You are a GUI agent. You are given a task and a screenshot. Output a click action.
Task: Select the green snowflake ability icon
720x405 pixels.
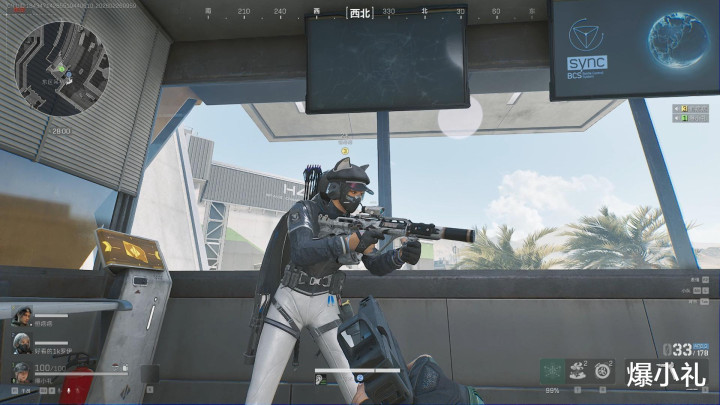pos(552,370)
